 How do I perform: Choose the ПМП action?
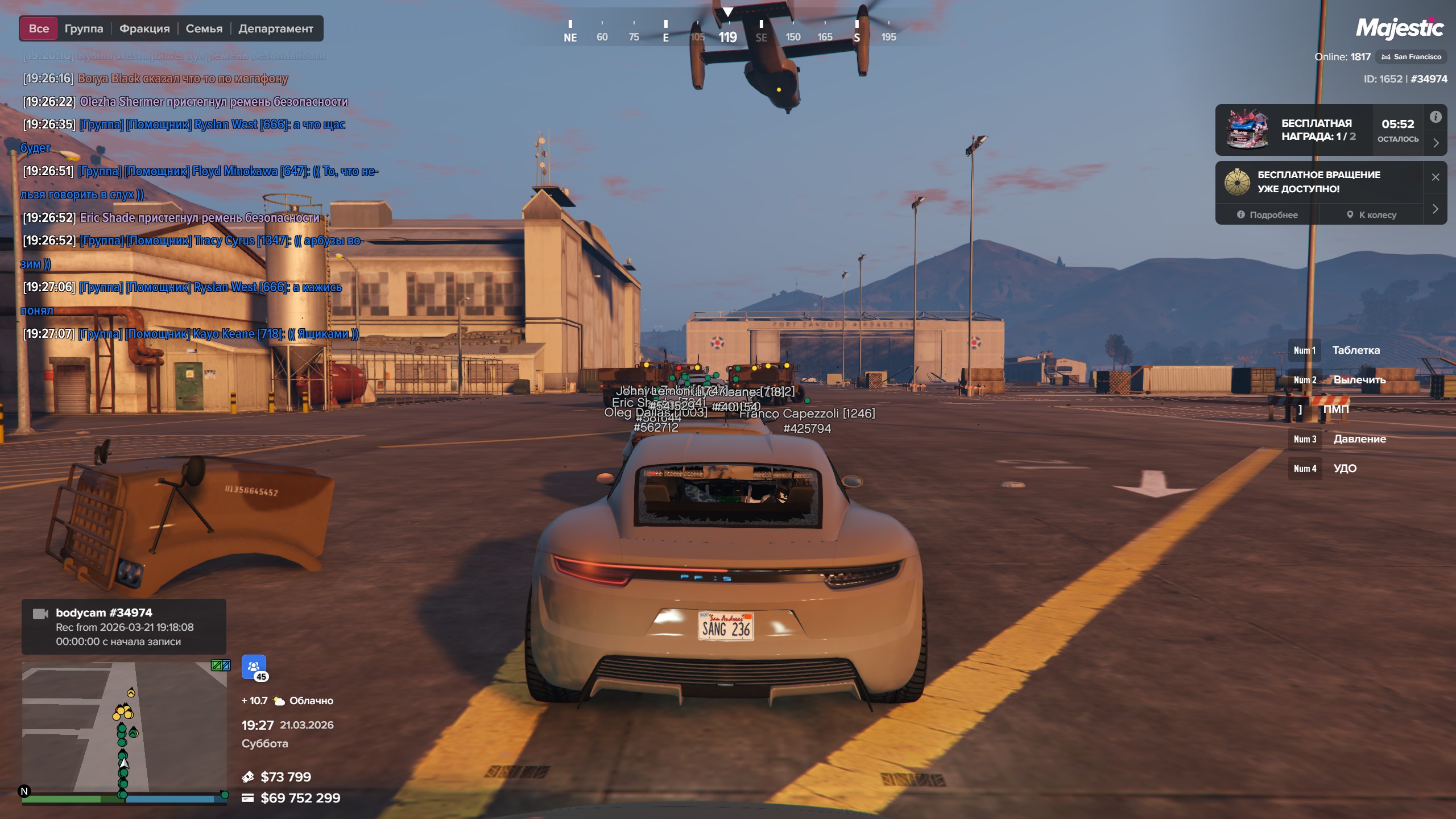tap(1335, 409)
